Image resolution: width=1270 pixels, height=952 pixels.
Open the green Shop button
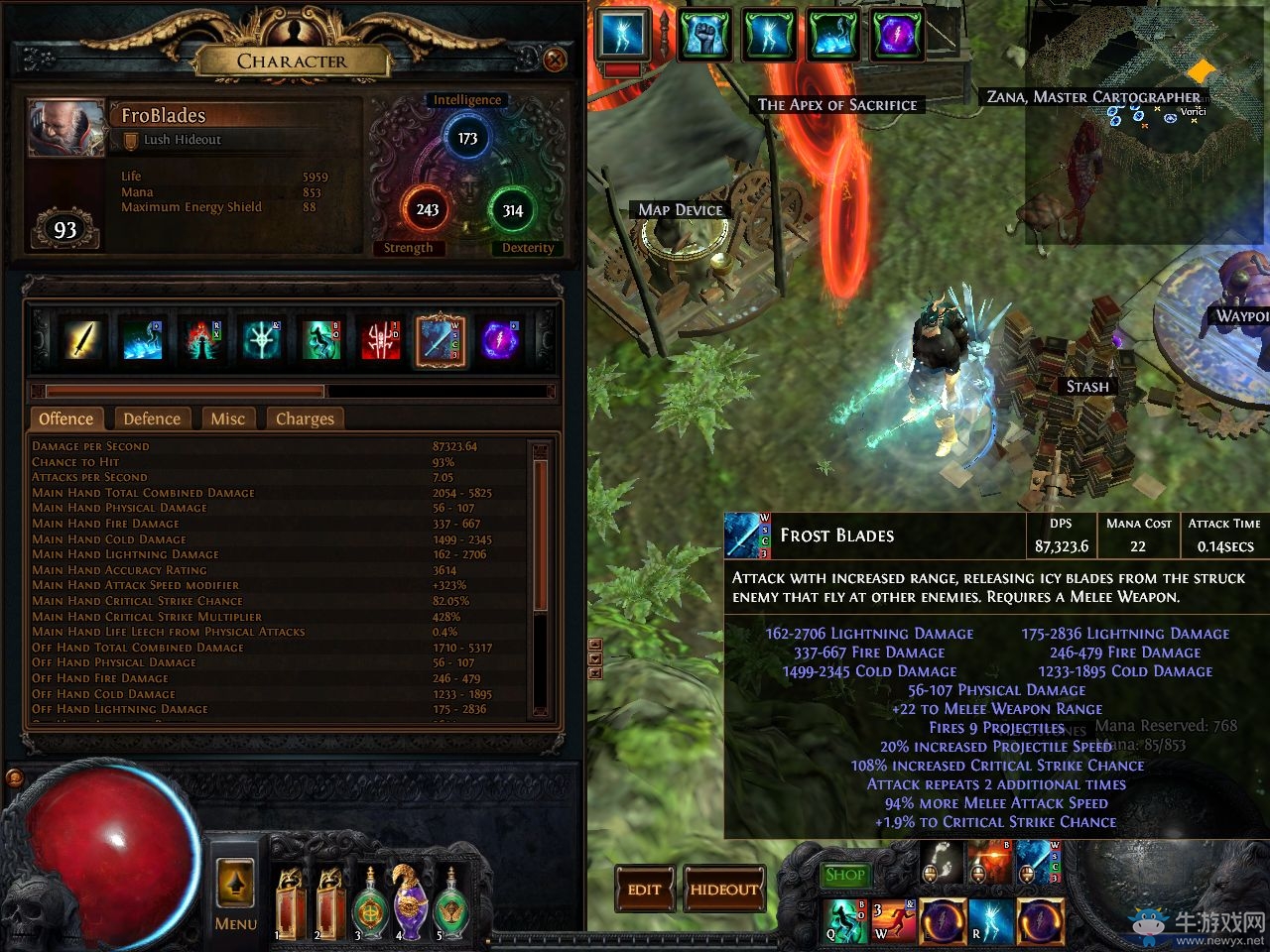click(844, 875)
